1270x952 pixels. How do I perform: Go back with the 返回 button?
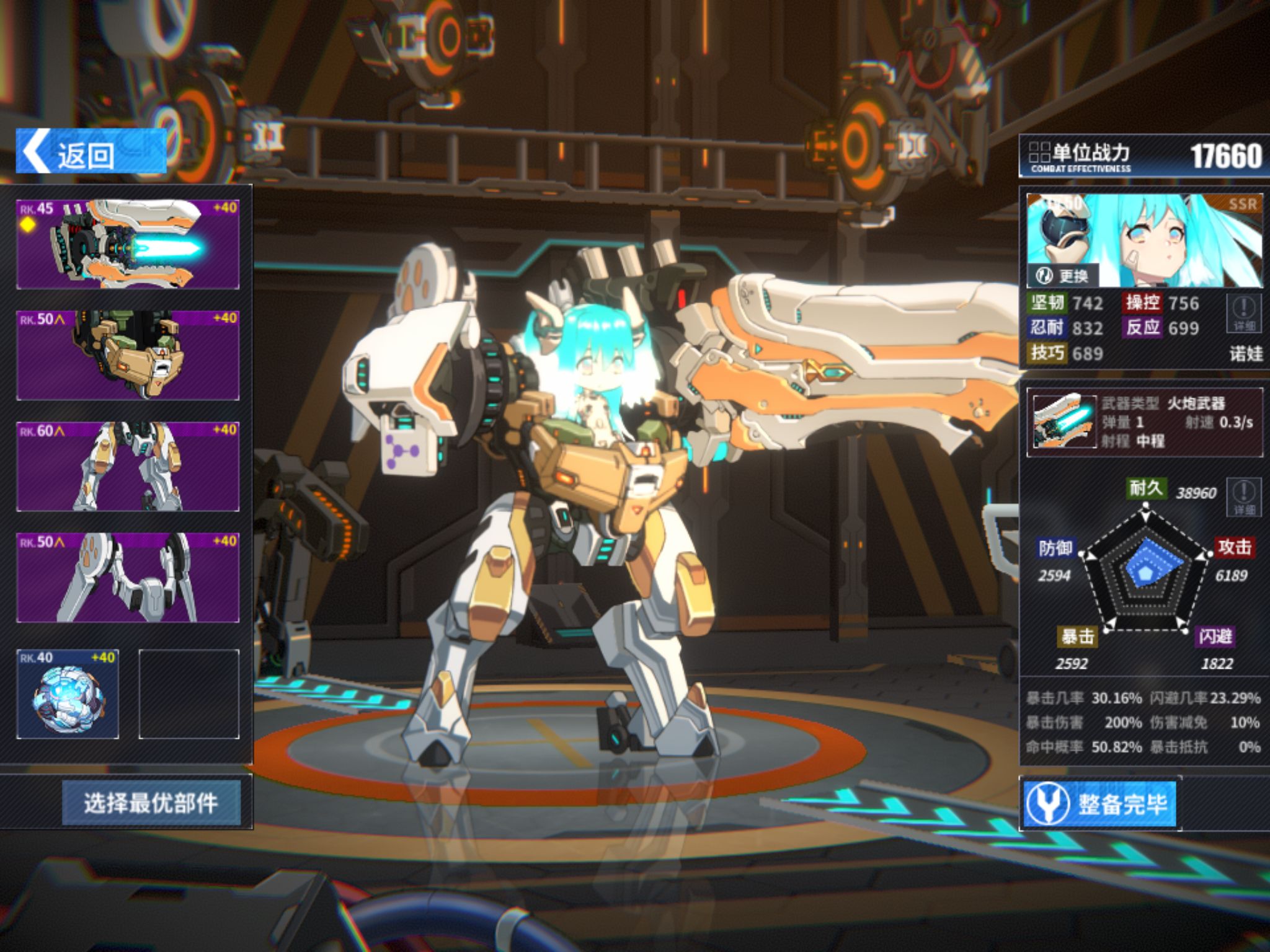pyautogui.click(x=91, y=152)
